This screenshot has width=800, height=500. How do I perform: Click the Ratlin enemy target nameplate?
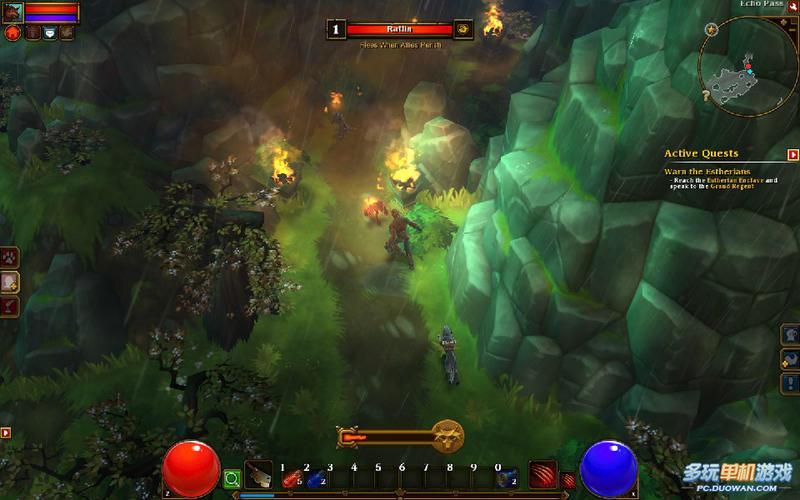399,30
